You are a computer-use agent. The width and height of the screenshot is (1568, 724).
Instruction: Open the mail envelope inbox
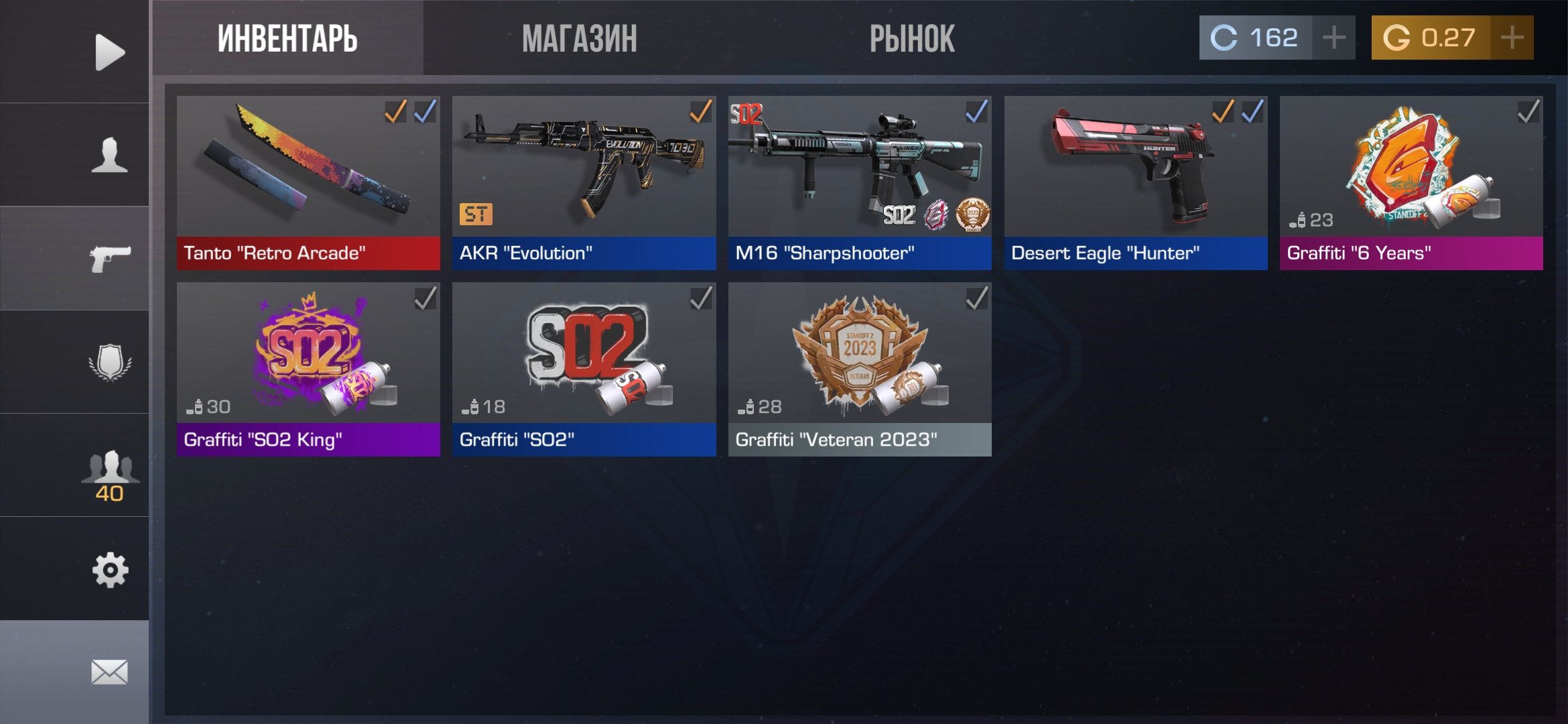(109, 672)
